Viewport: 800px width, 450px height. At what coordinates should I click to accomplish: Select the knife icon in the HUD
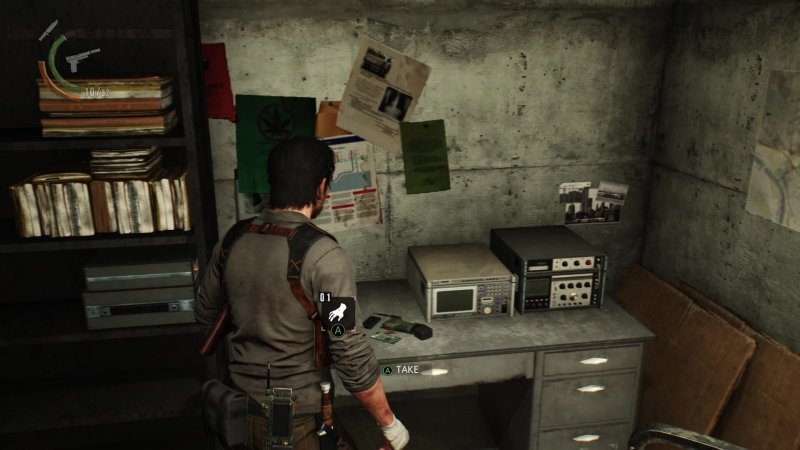49,29
